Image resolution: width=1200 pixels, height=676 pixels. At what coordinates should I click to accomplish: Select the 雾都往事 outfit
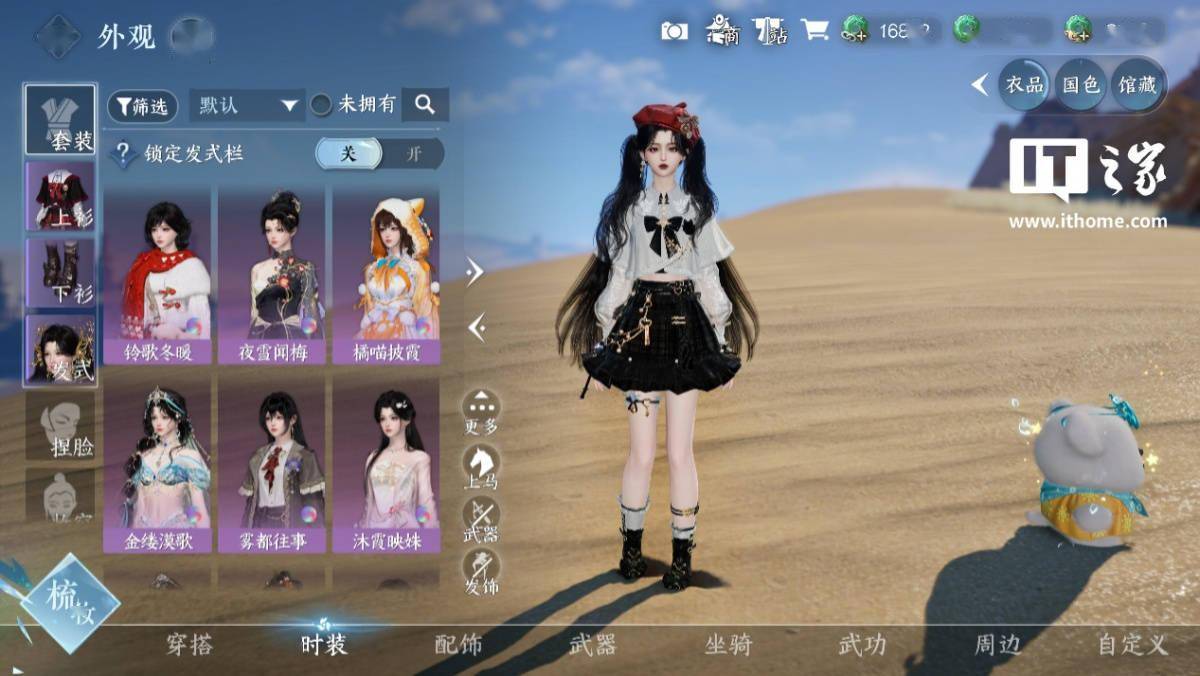pos(272,464)
